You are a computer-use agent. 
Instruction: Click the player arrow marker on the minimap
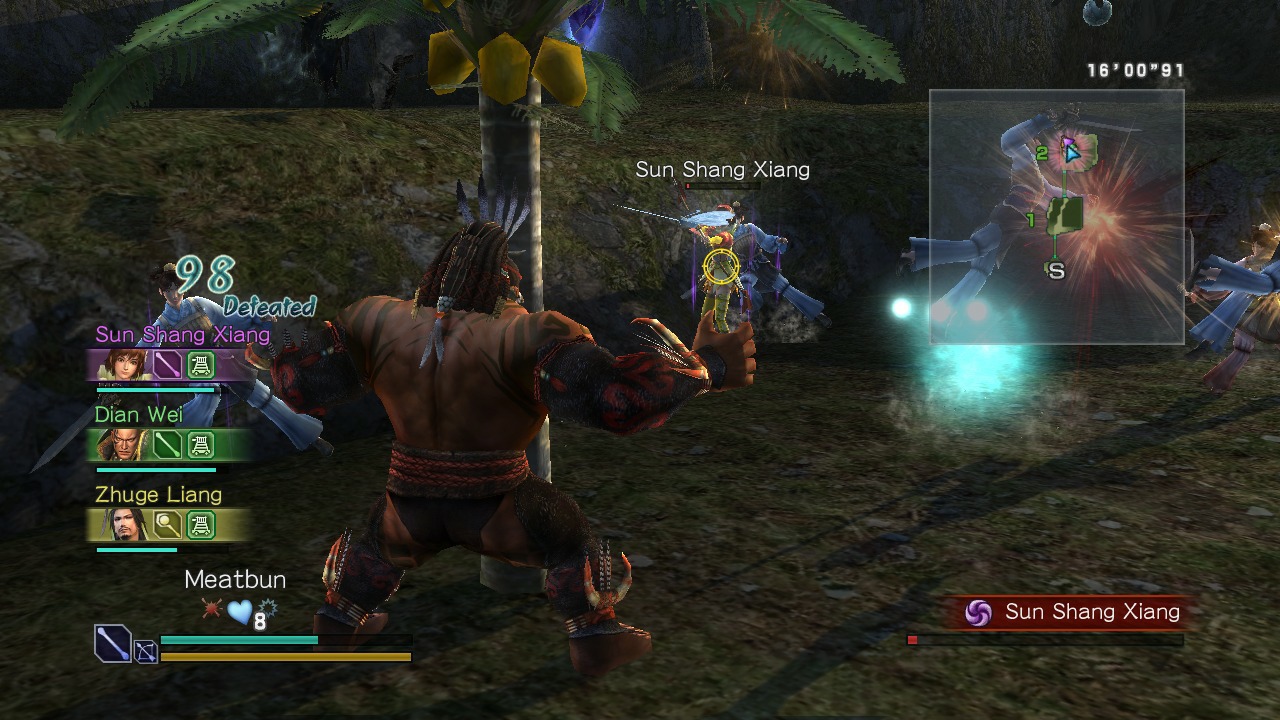click(1071, 154)
